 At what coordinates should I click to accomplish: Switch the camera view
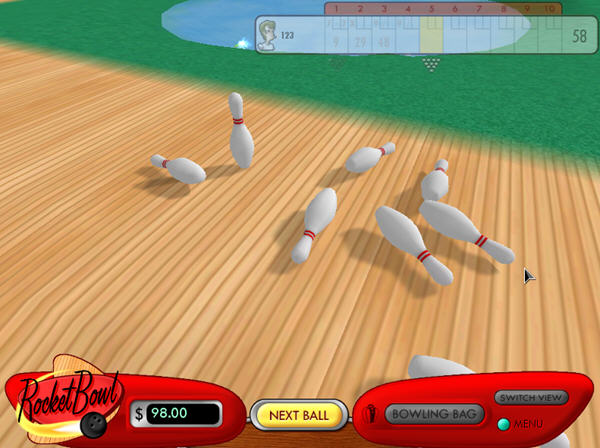click(531, 398)
